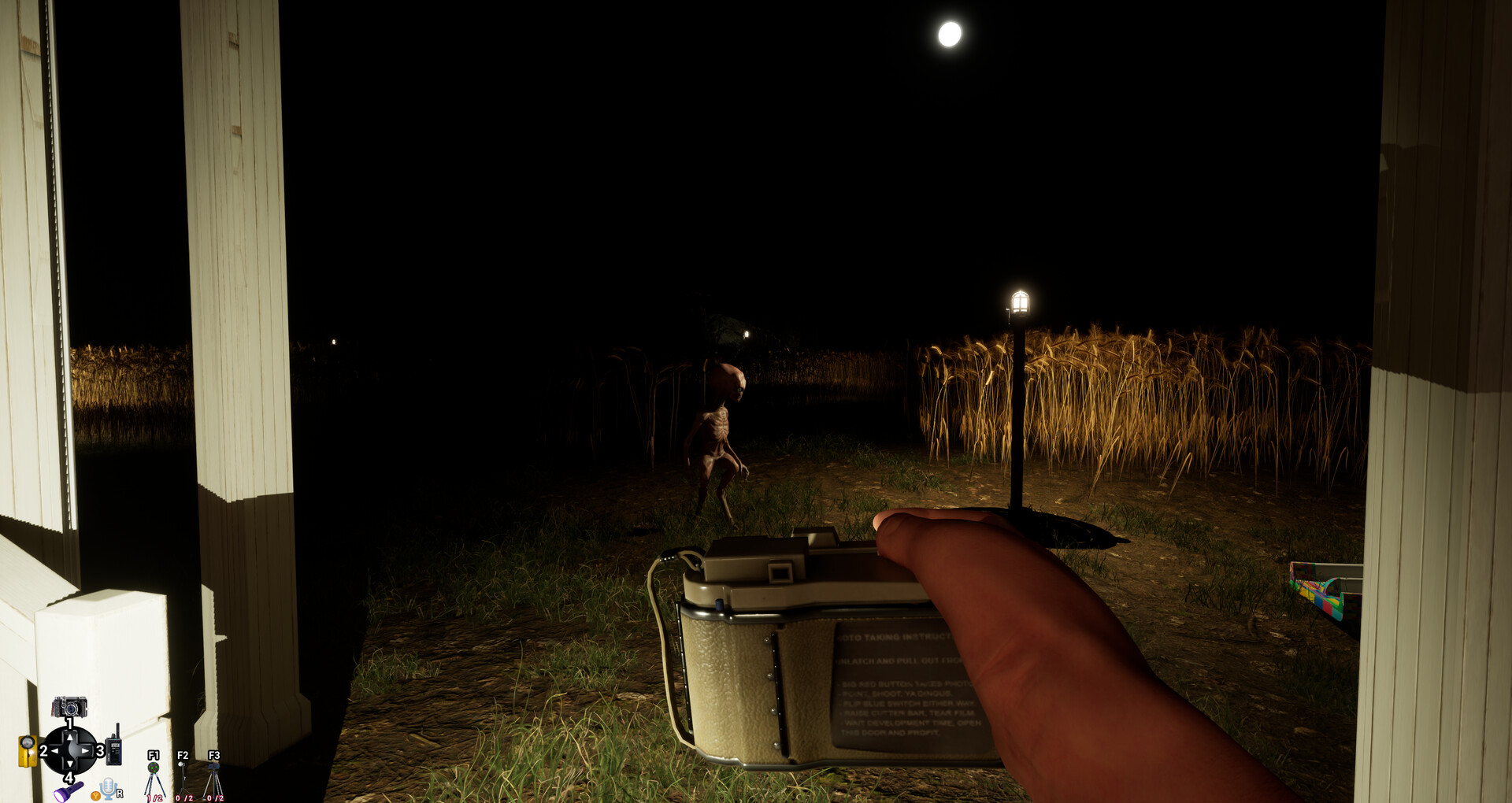Click the microphone voice chat icon
Viewport: 1512px width, 803px height.
click(107, 787)
